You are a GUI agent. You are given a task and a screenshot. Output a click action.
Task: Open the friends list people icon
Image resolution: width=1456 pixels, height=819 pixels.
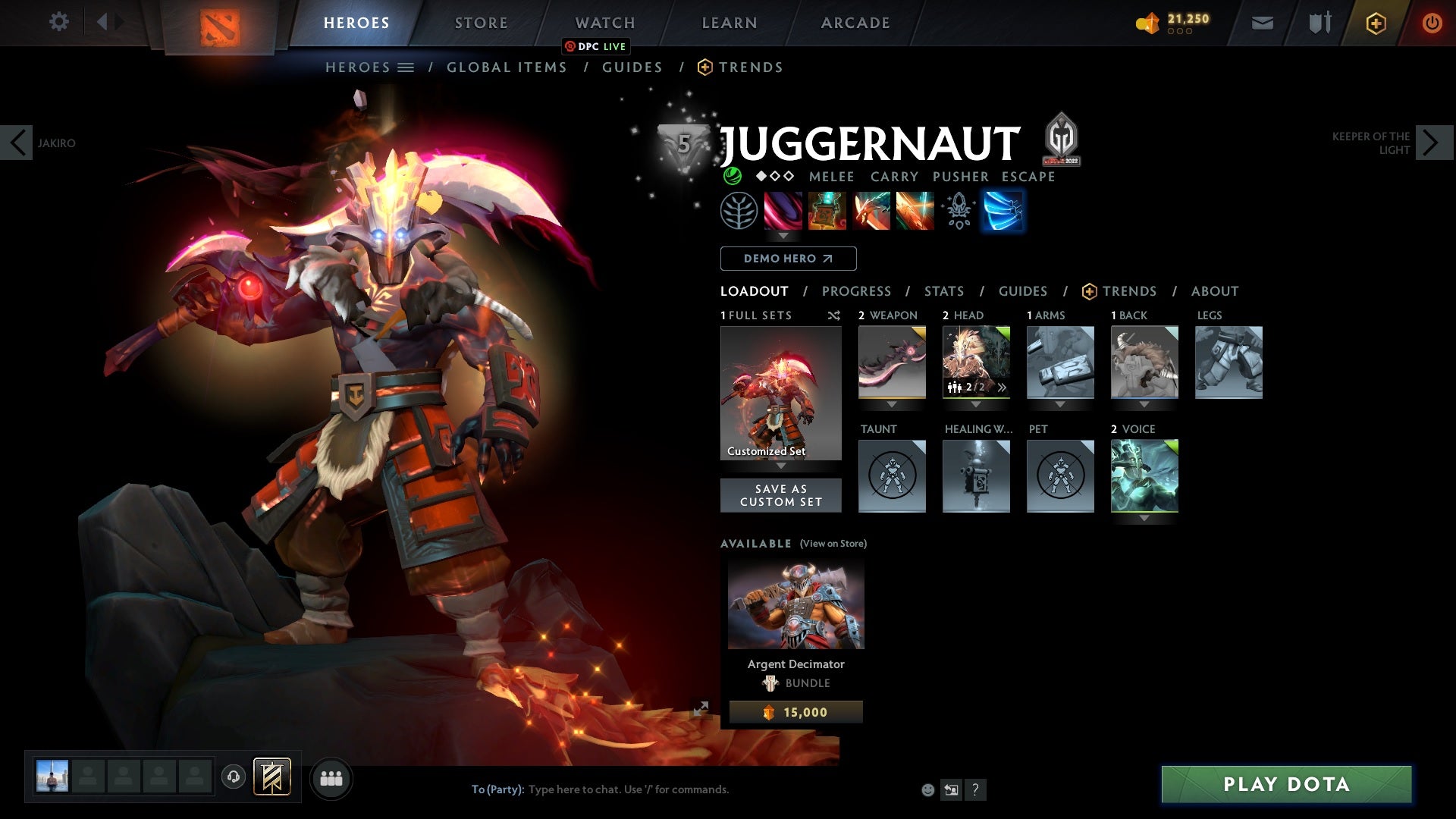331,778
